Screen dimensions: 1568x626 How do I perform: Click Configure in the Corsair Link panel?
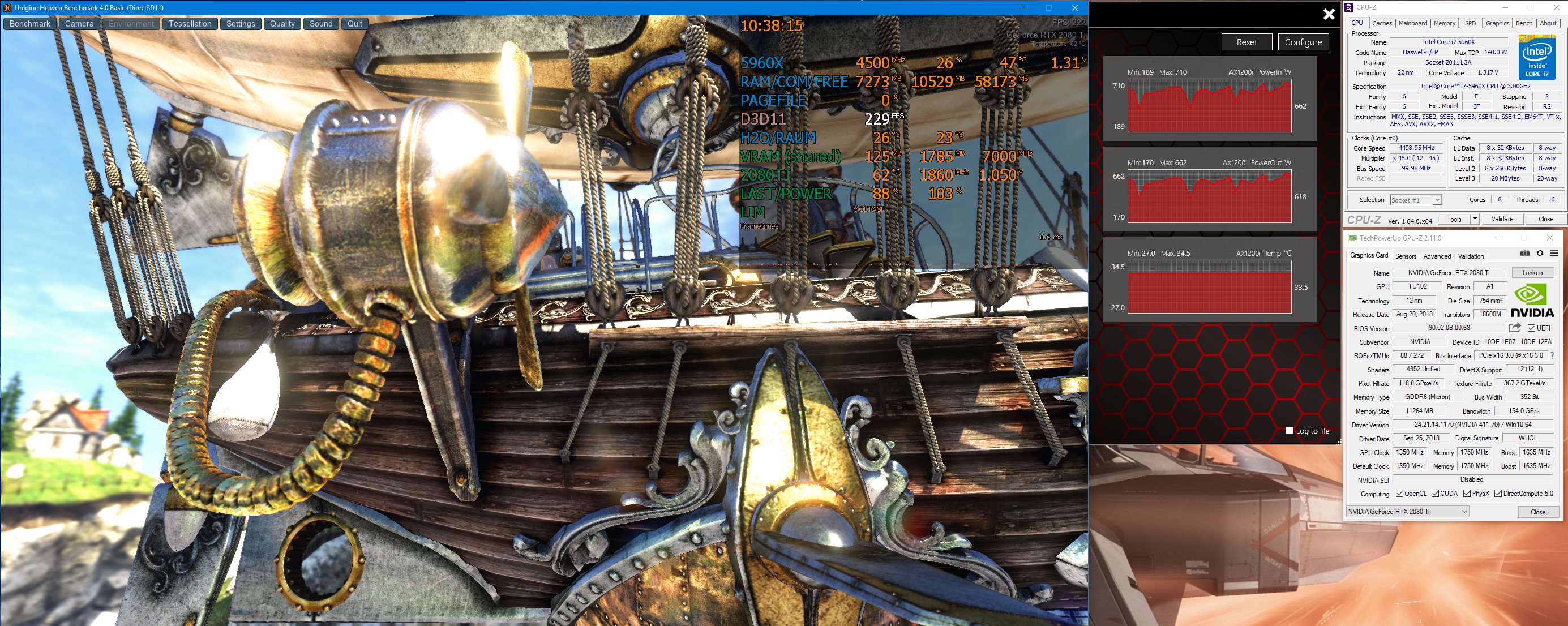[x=1303, y=41]
